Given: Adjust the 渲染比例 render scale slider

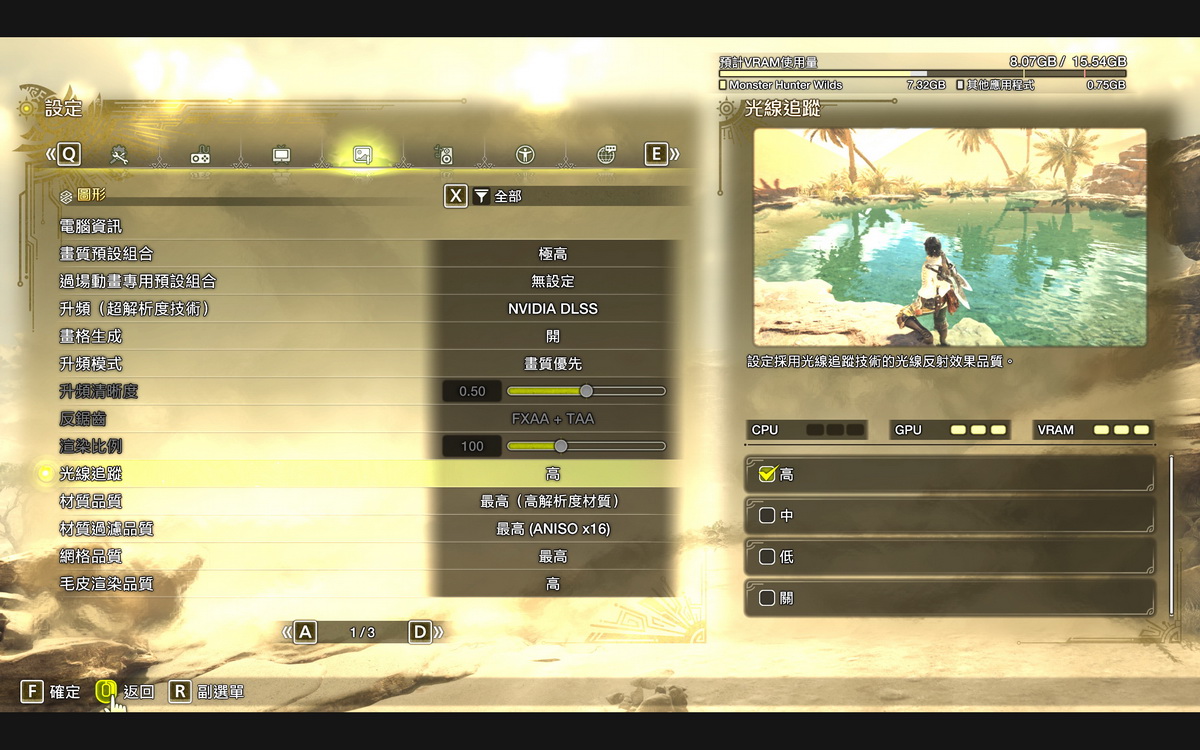Looking at the screenshot, I should (x=561, y=446).
